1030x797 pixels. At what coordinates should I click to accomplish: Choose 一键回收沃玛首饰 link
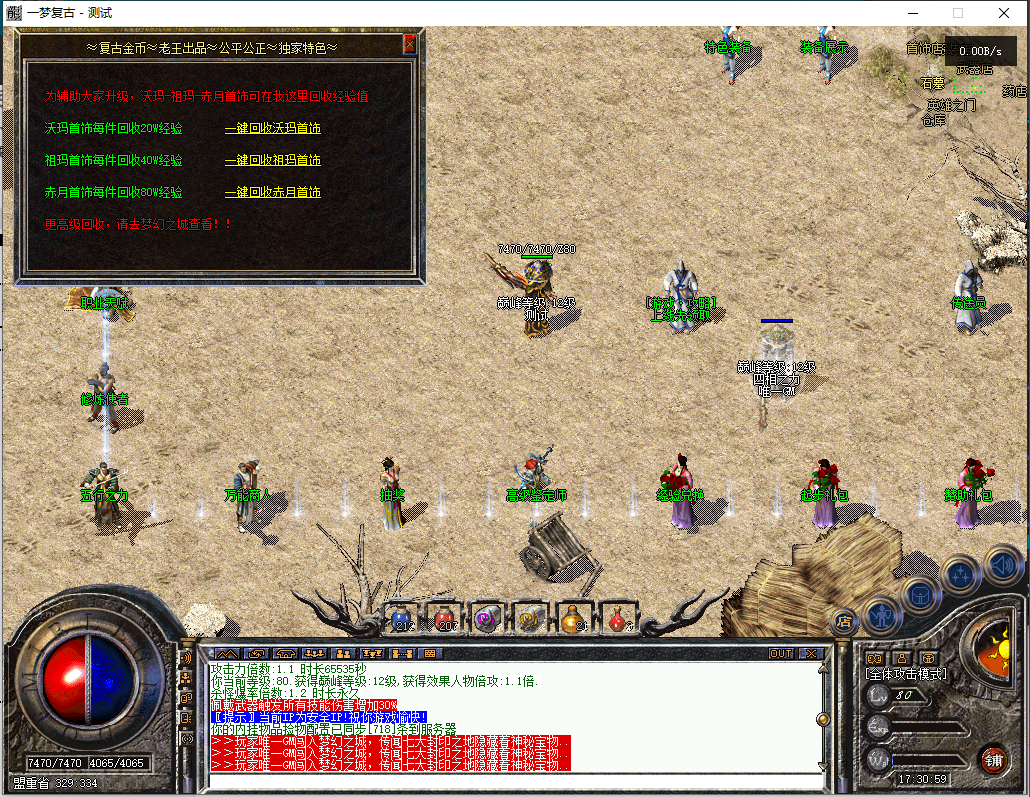point(272,128)
